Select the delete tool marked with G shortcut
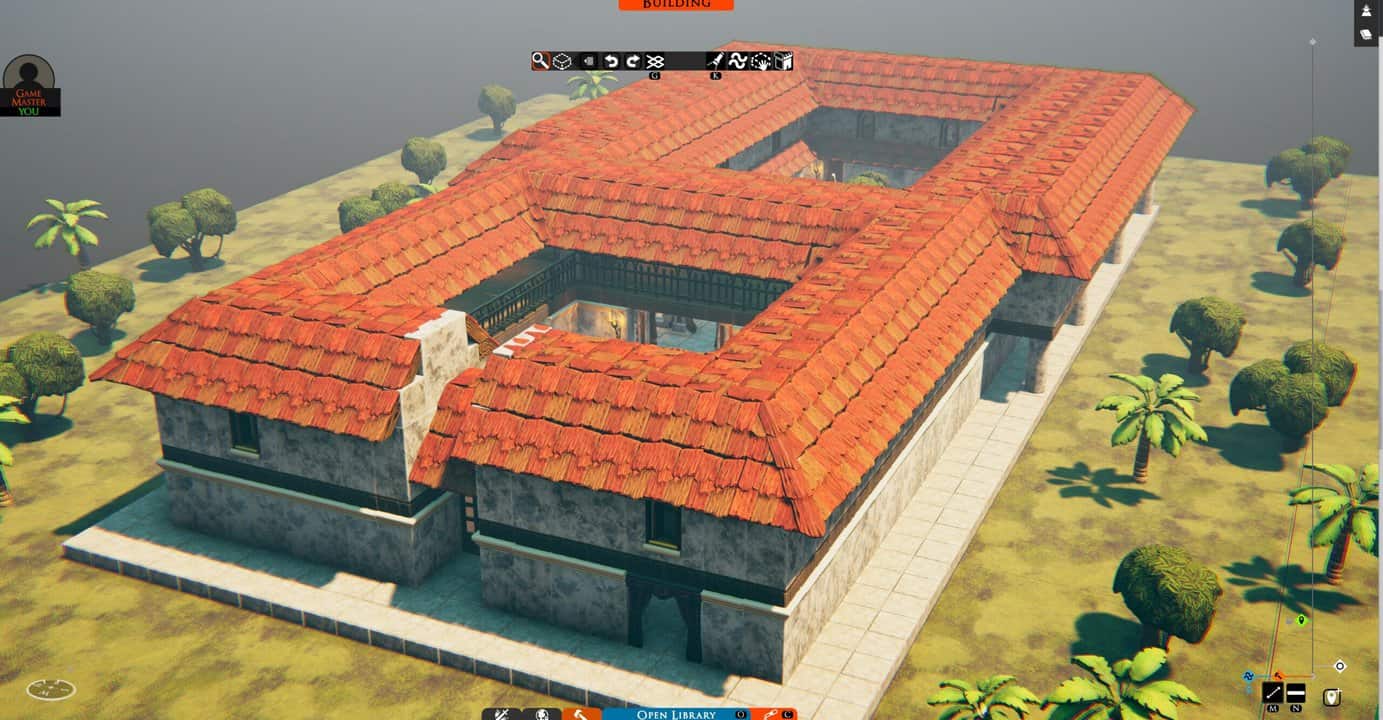Viewport: 1383px width, 720px height. [x=655, y=61]
